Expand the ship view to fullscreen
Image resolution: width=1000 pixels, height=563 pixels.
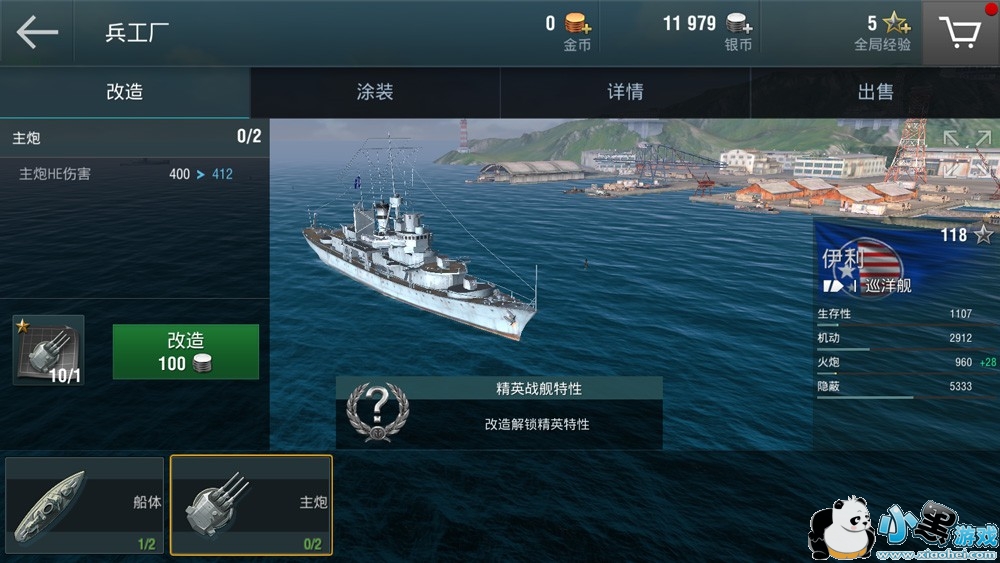click(964, 148)
